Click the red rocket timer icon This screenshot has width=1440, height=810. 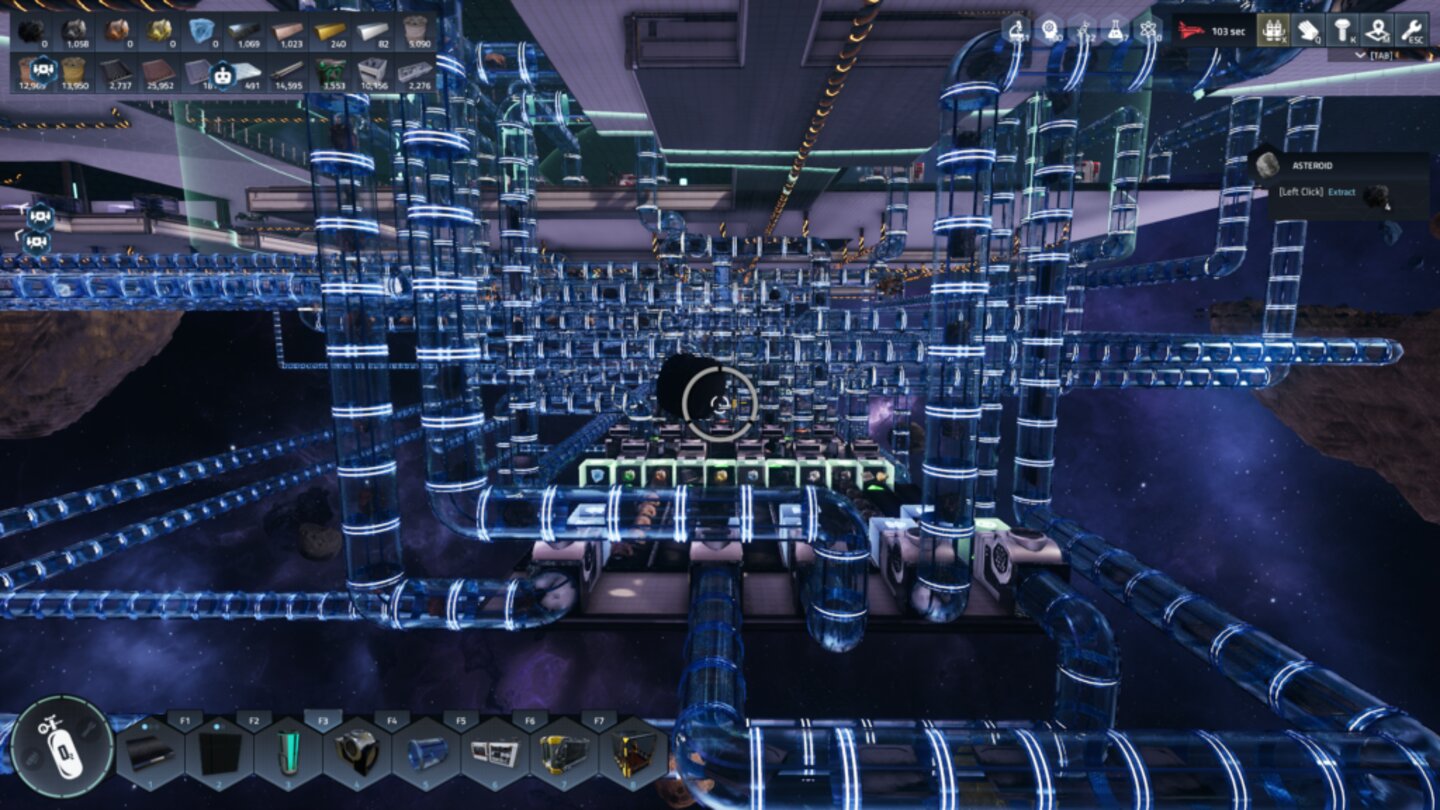[1192, 30]
